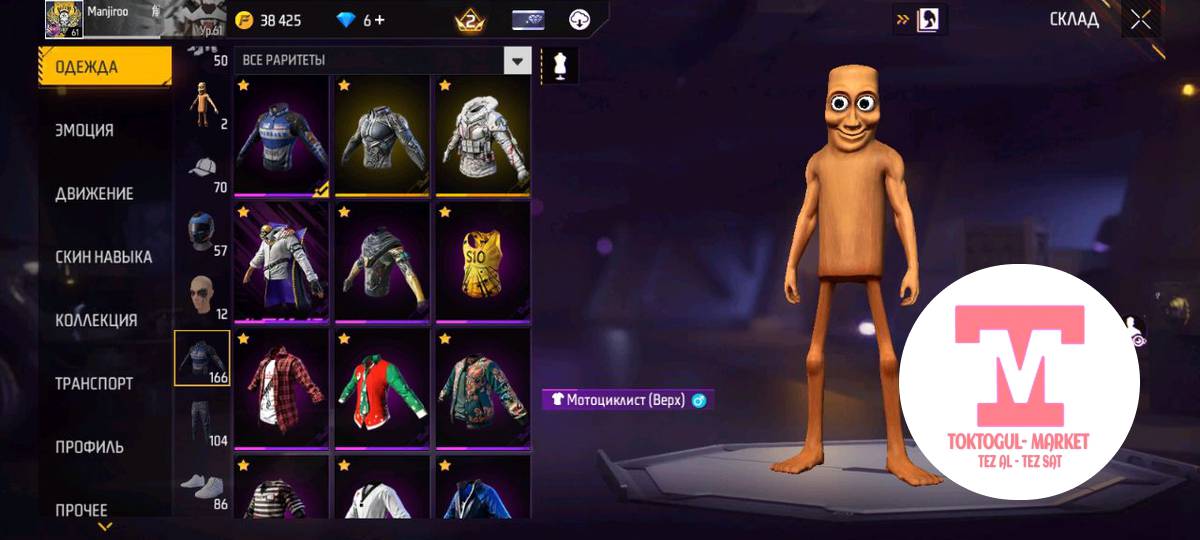1200x540 pixels.
Task: Select the yellow S10 jersey top
Action: (x=482, y=262)
